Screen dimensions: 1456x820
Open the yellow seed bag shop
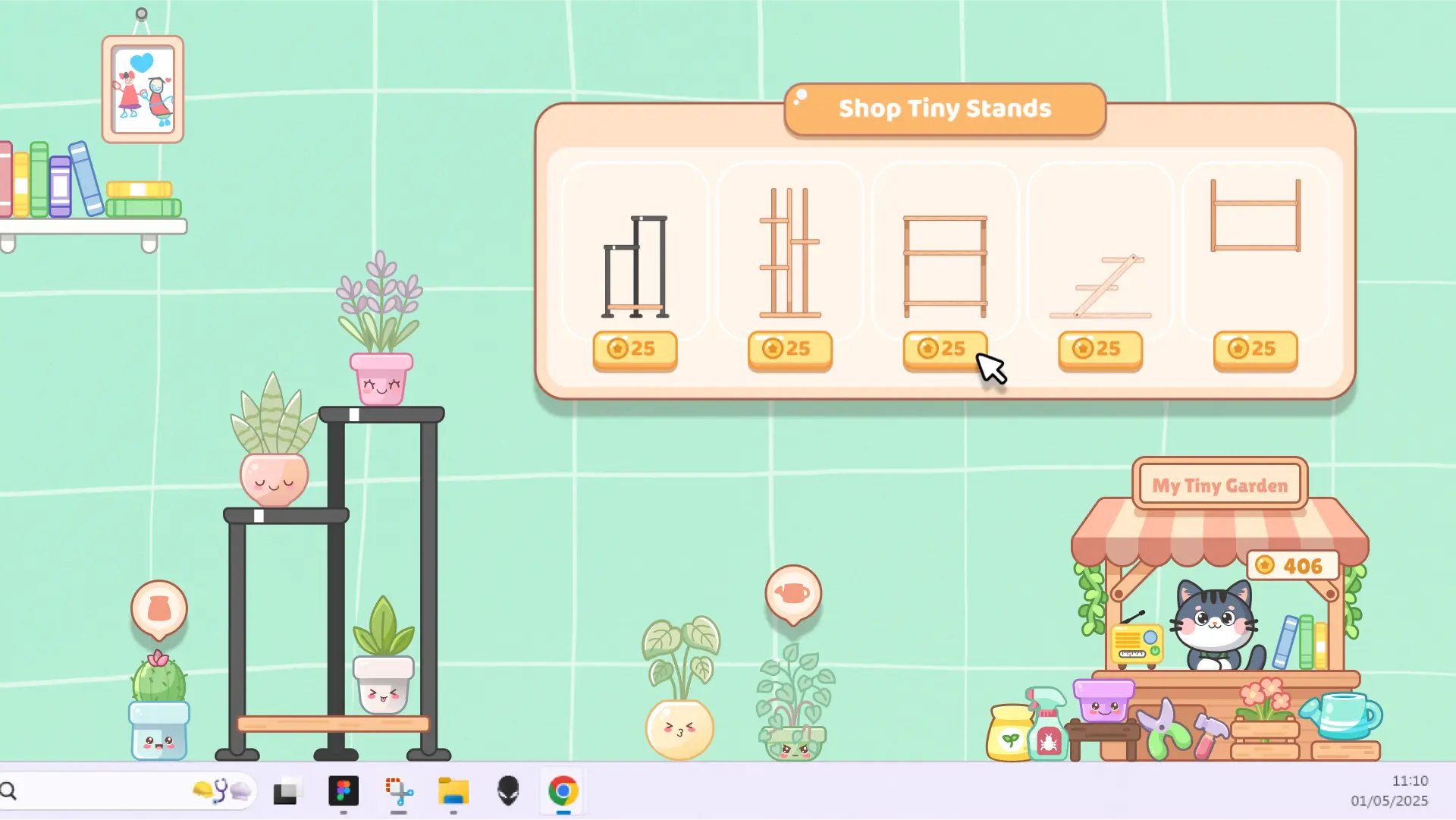point(1009,733)
